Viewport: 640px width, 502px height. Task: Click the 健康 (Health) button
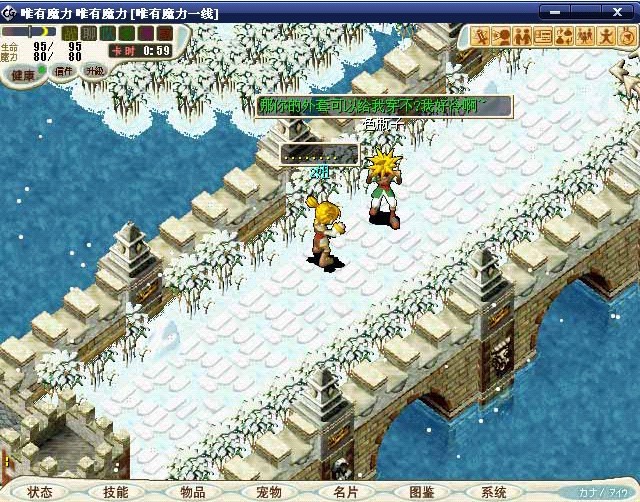click(23, 74)
